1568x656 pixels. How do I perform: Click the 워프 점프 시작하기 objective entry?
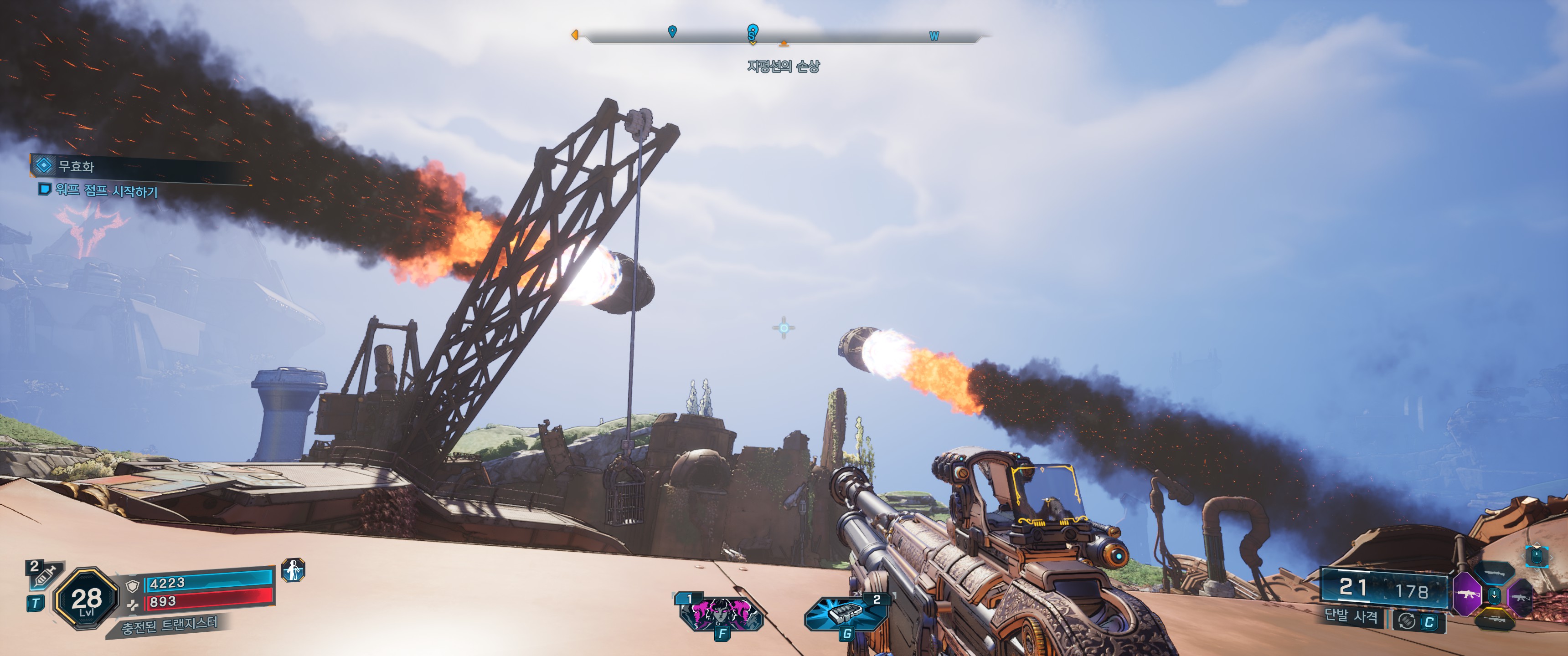tap(107, 191)
